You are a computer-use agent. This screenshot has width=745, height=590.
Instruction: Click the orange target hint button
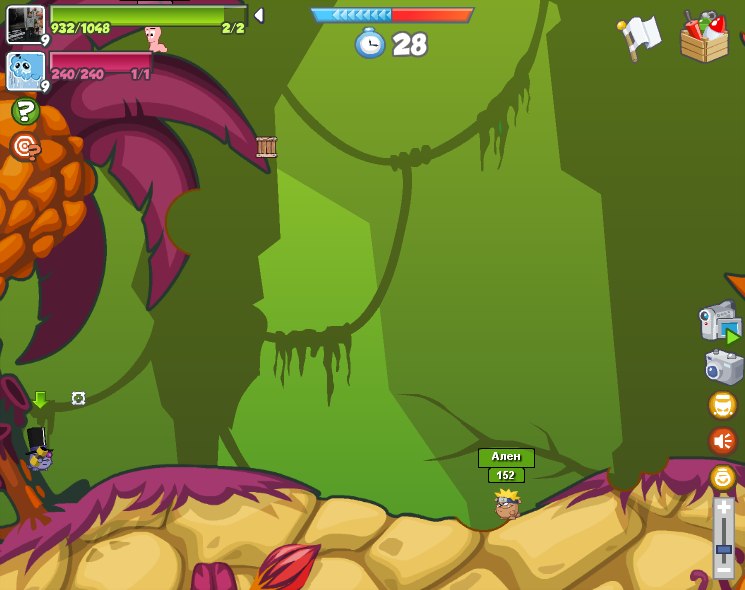pyautogui.click(x=25, y=147)
